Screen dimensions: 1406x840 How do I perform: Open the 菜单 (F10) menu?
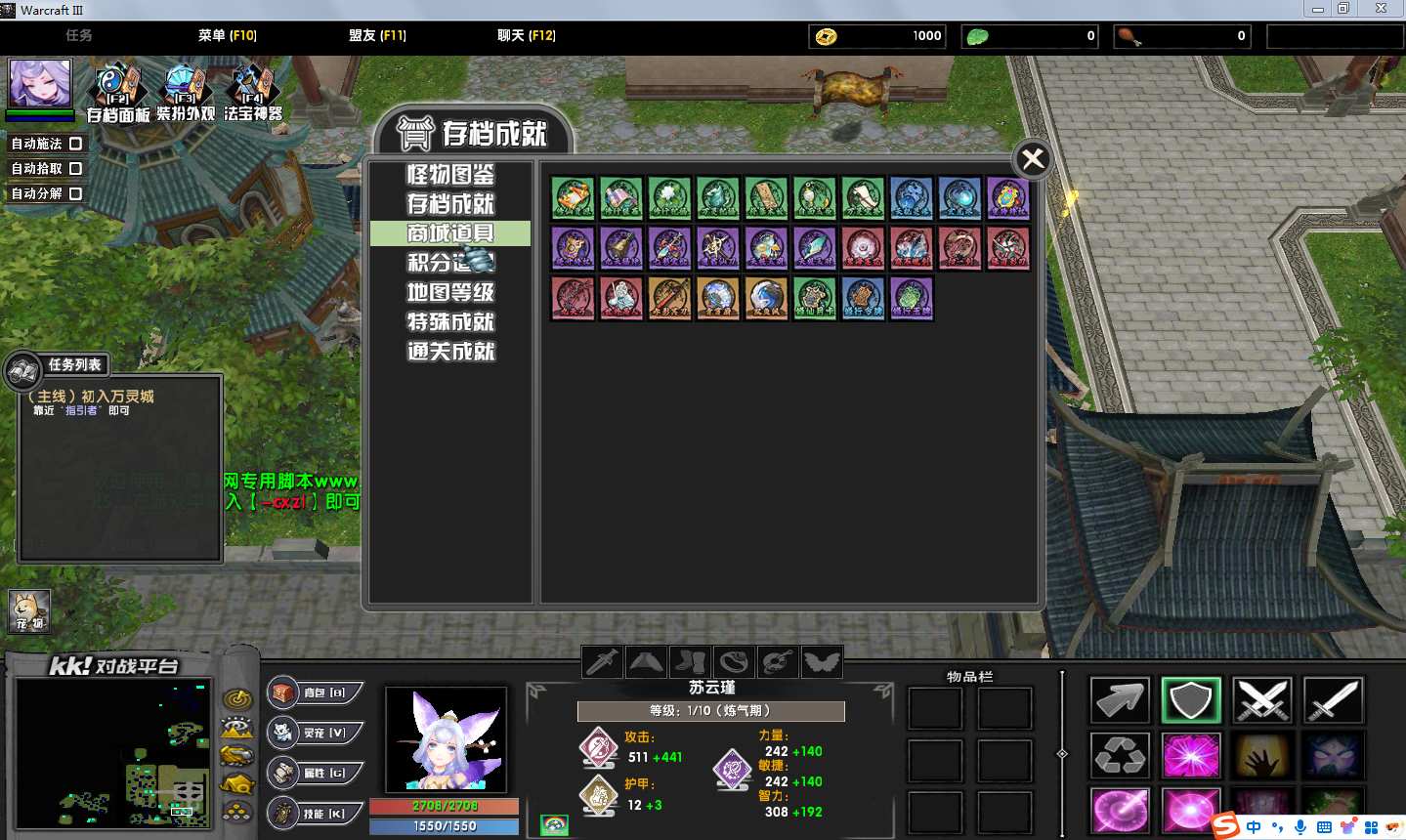227,35
